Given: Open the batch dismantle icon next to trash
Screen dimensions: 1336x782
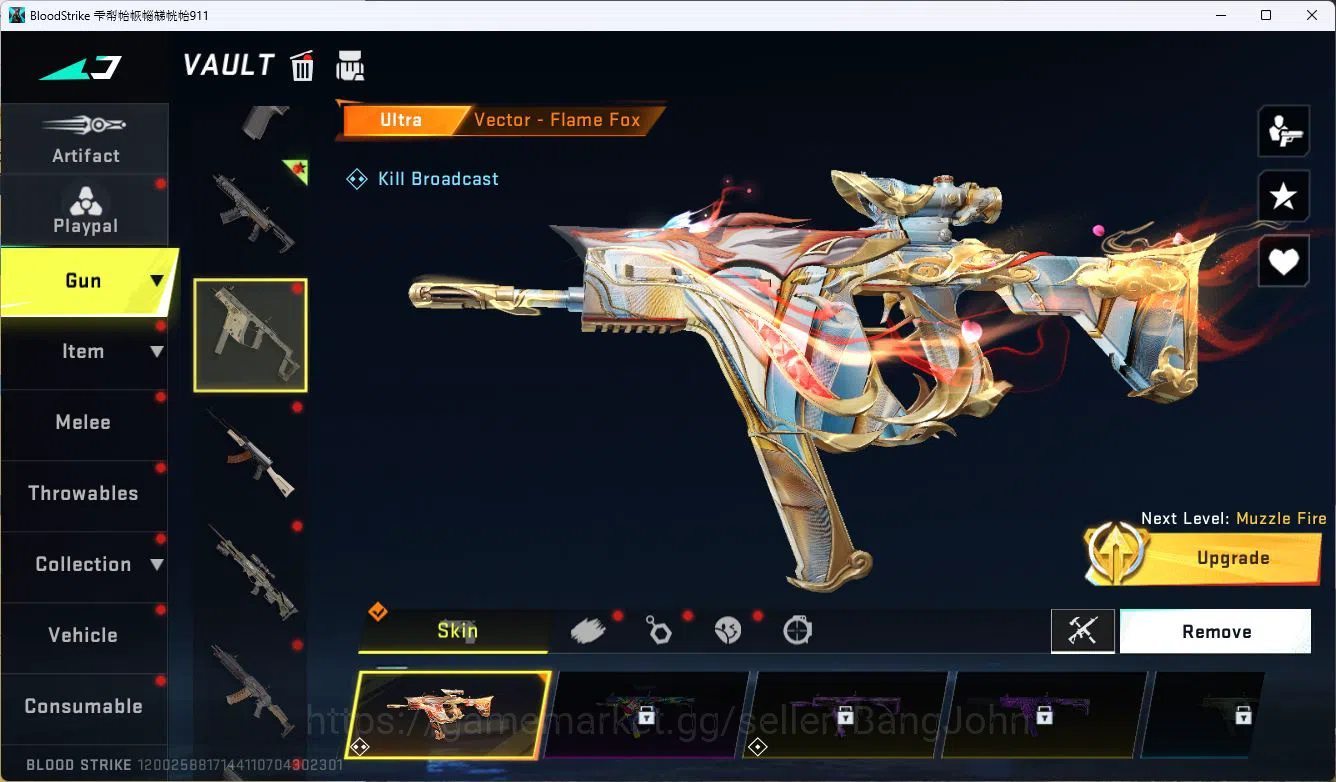Looking at the screenshot, I should pos(350,65).
